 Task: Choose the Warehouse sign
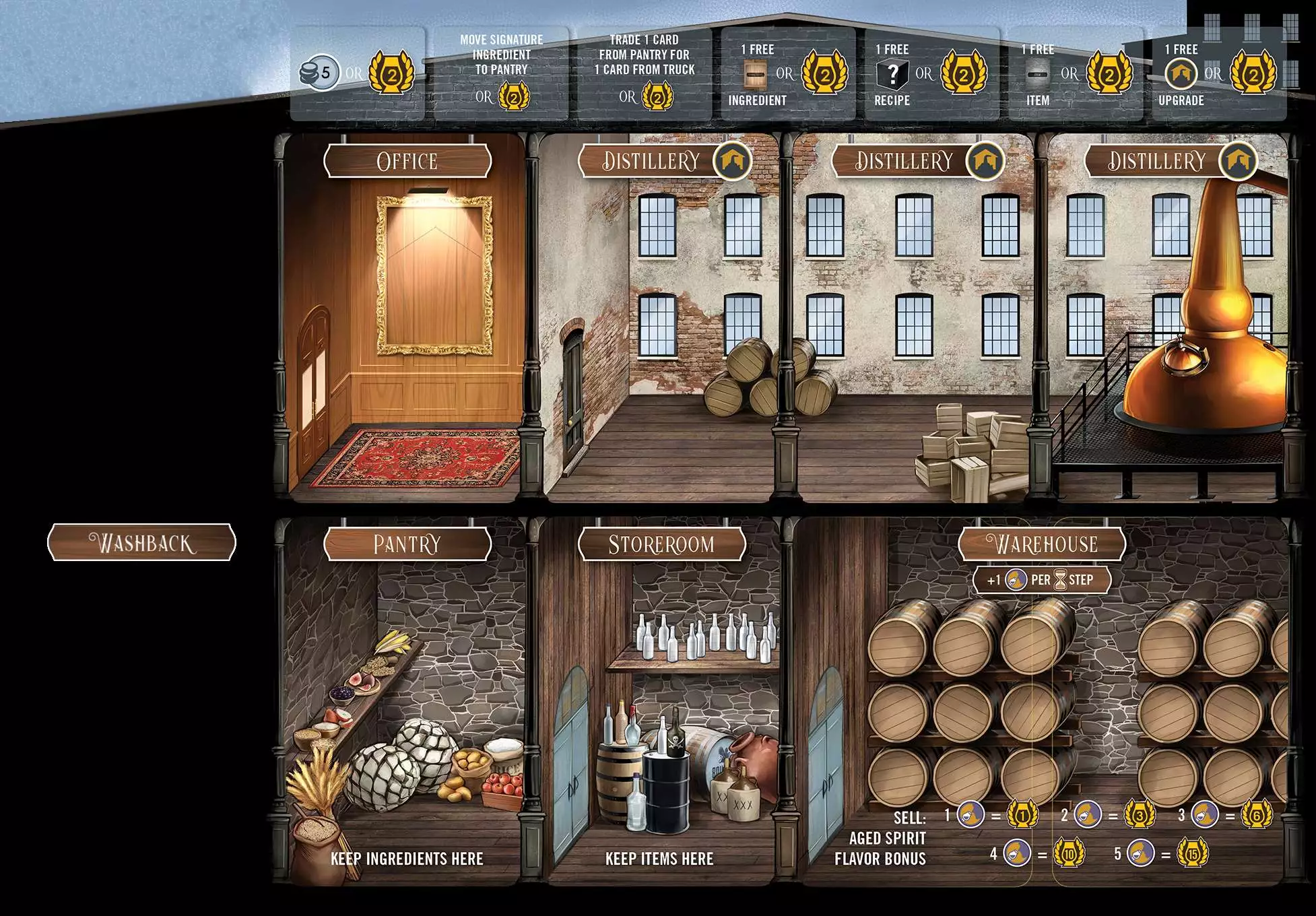(1042, 544)
